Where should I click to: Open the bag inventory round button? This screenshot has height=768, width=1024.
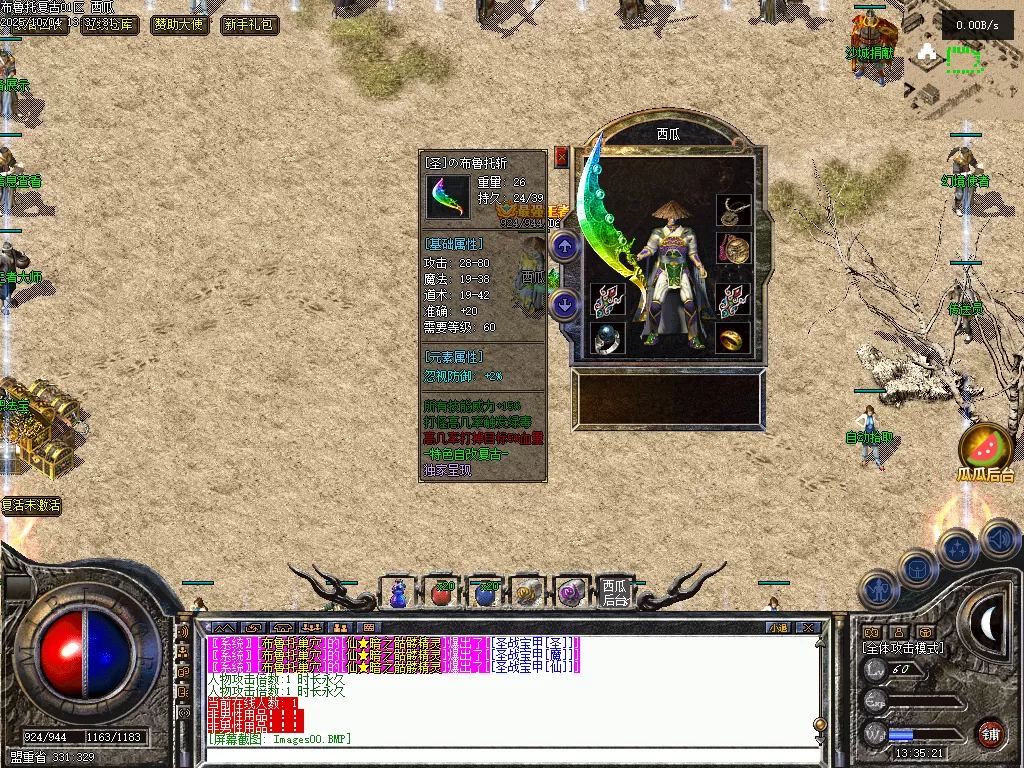click(917, 569)
